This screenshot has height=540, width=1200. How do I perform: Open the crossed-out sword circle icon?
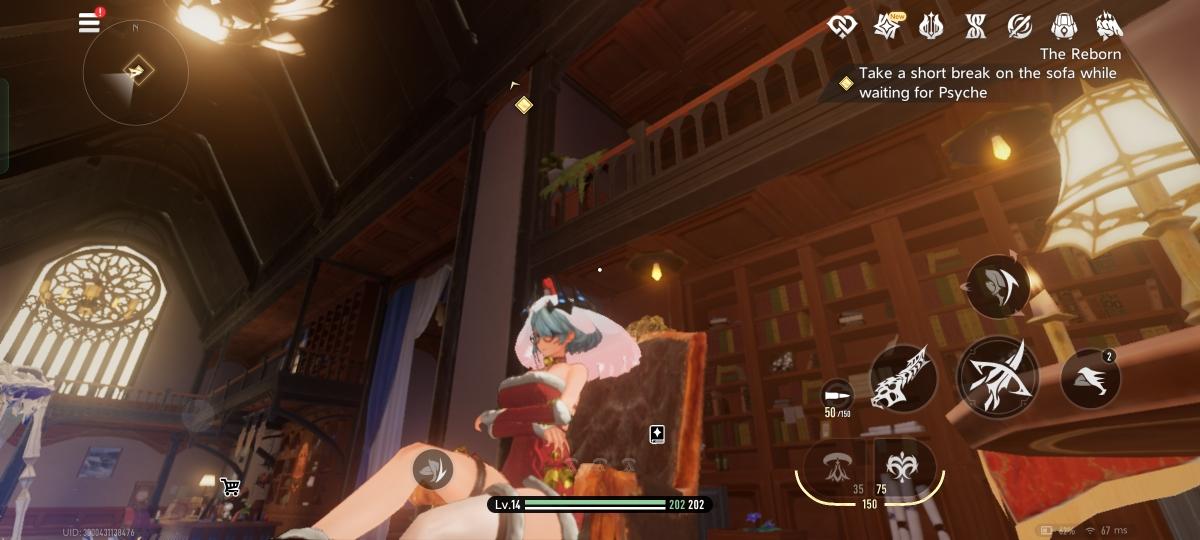tap(1019, 26)
